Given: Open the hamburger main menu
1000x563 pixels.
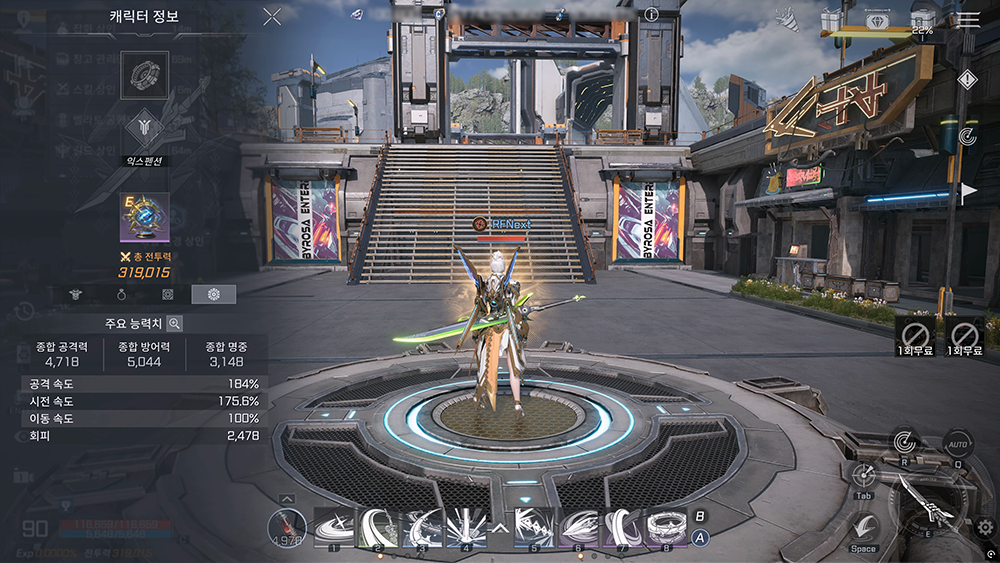Looking at the screenshot, I should tap(968, 19).
